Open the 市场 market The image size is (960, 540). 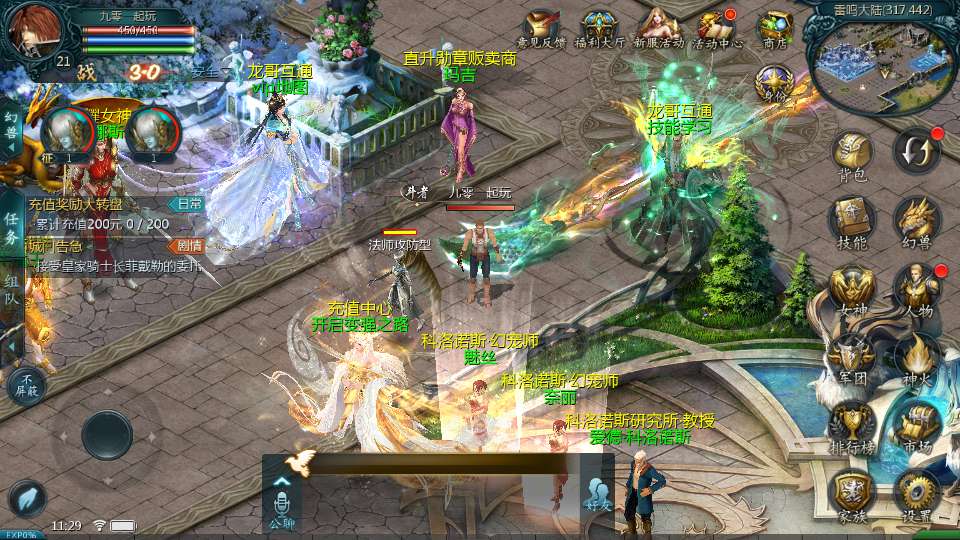click(915, 424)
